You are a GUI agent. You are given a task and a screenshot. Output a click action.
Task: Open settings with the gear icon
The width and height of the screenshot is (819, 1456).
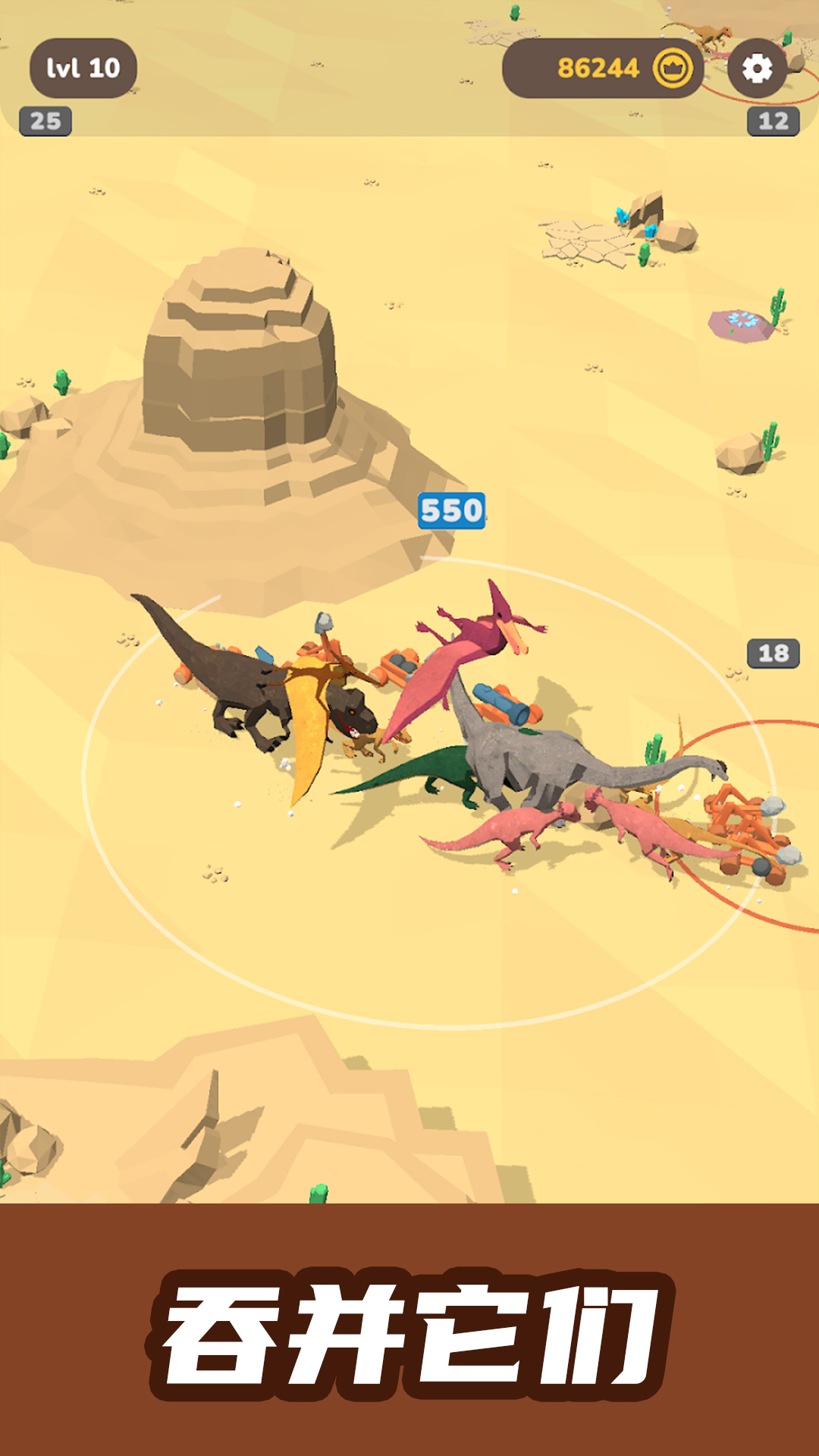(756, 69)
